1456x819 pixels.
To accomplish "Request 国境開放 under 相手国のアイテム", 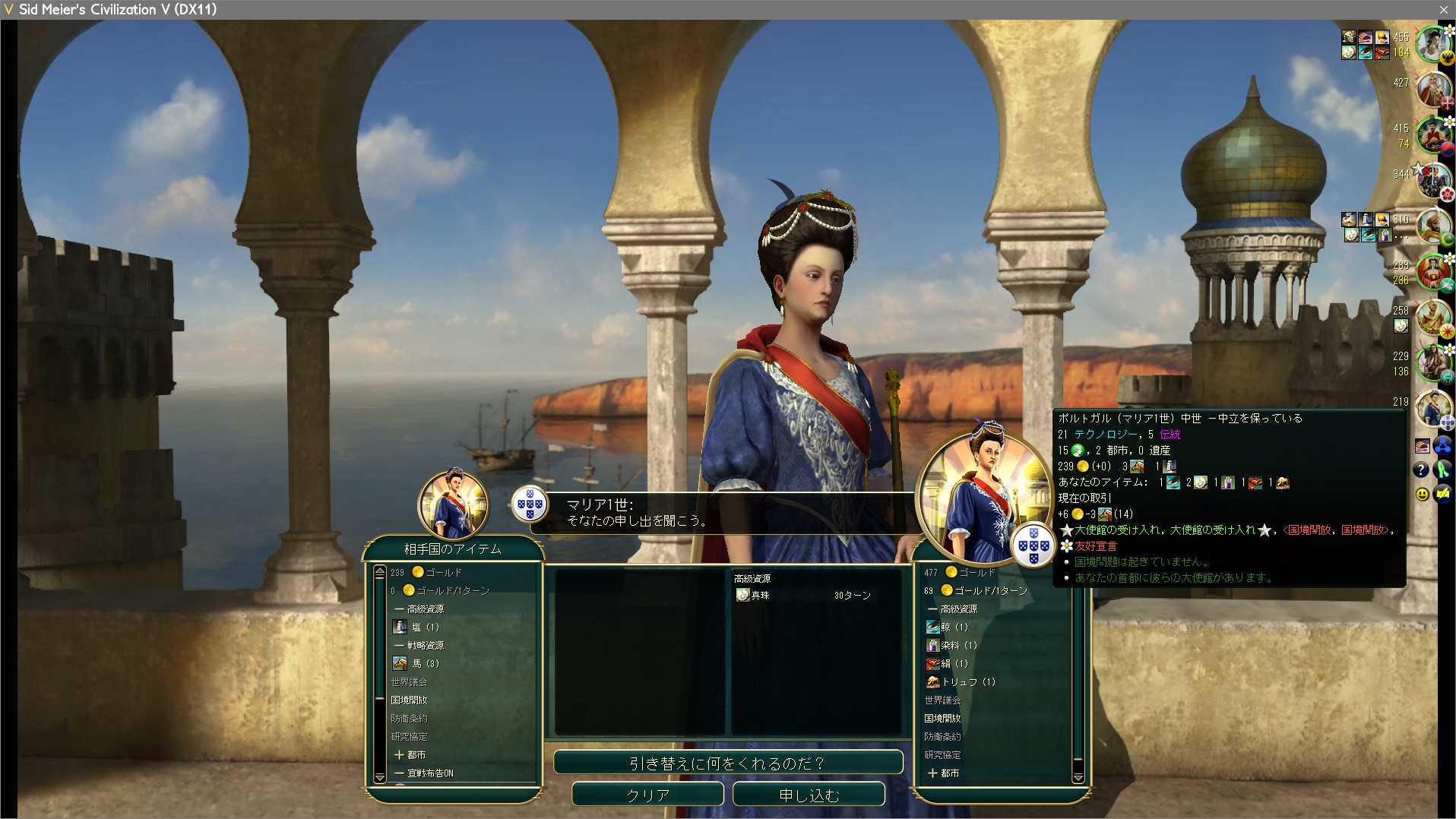I will coord(410,700).
